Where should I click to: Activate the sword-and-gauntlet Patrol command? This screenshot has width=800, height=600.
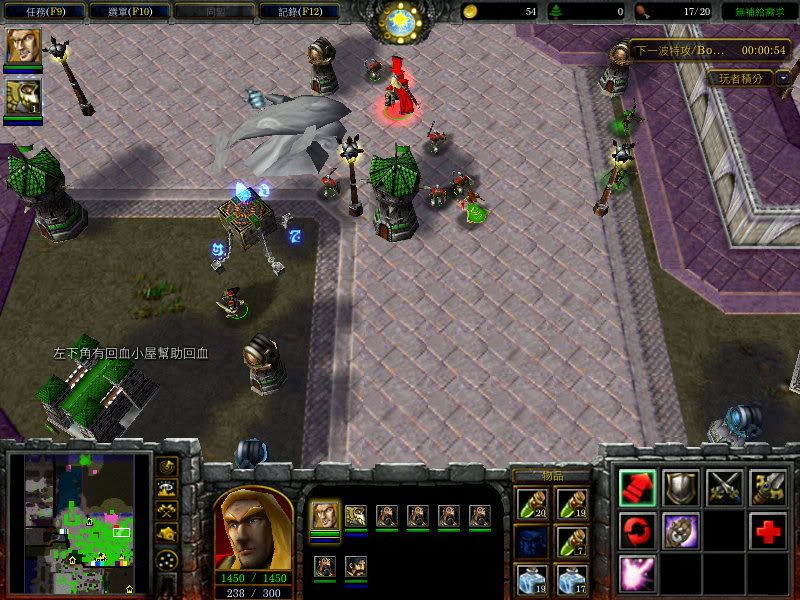point(768,487)
